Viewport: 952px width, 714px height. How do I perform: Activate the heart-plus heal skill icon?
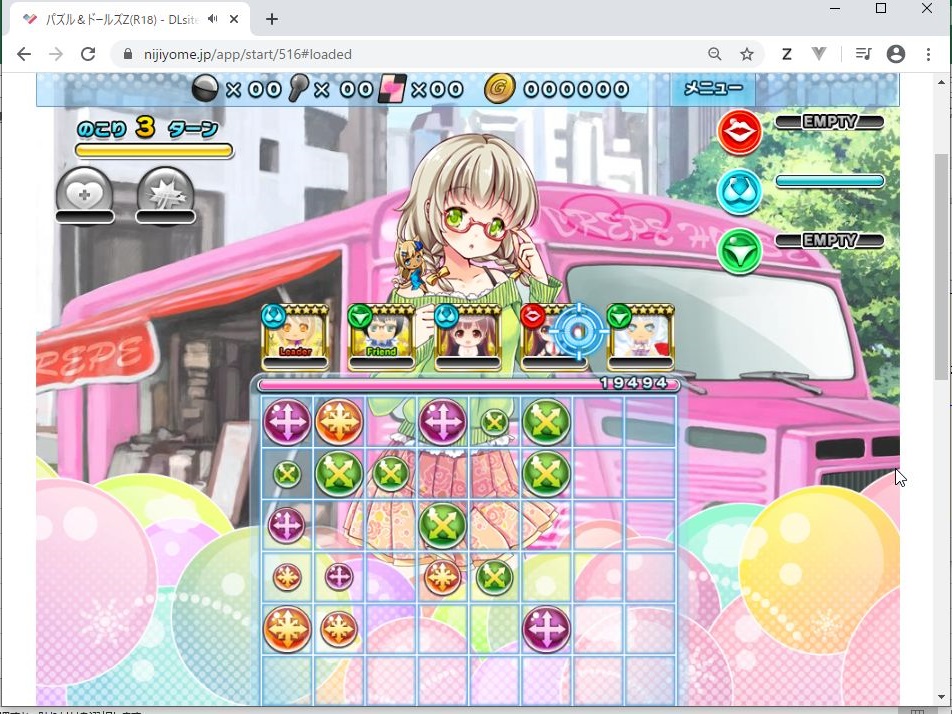tap(84, 192)
